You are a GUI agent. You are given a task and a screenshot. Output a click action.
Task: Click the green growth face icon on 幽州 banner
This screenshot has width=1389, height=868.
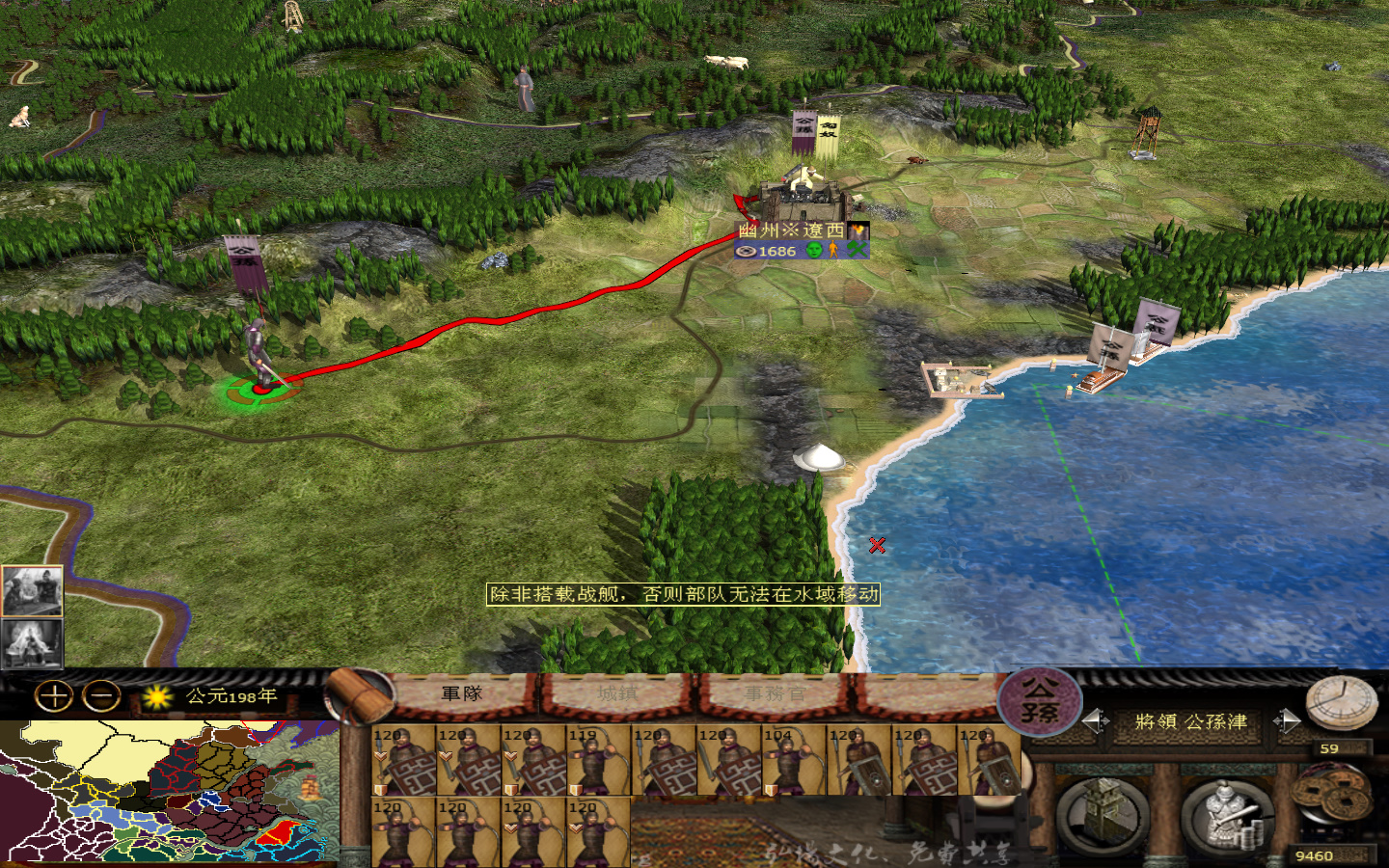tap(813, 251)
